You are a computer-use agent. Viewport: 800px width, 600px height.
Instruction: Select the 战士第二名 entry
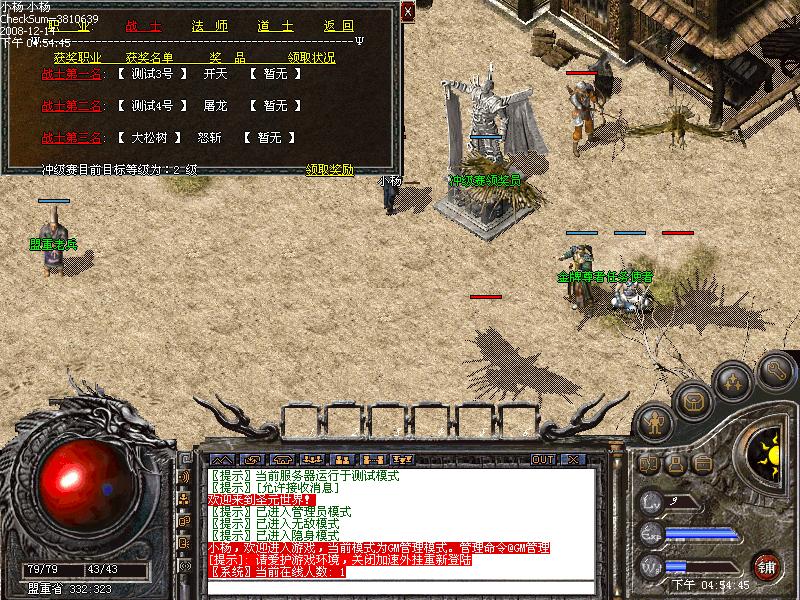click(71, 105)
